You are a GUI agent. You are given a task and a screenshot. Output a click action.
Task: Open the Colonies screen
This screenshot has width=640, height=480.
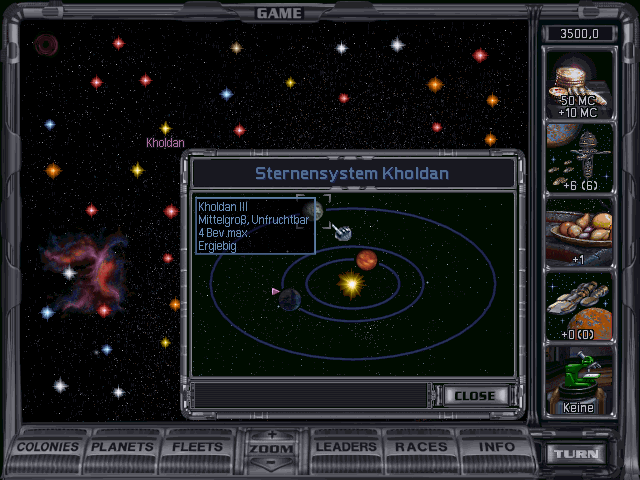click(x=48, y=447)
